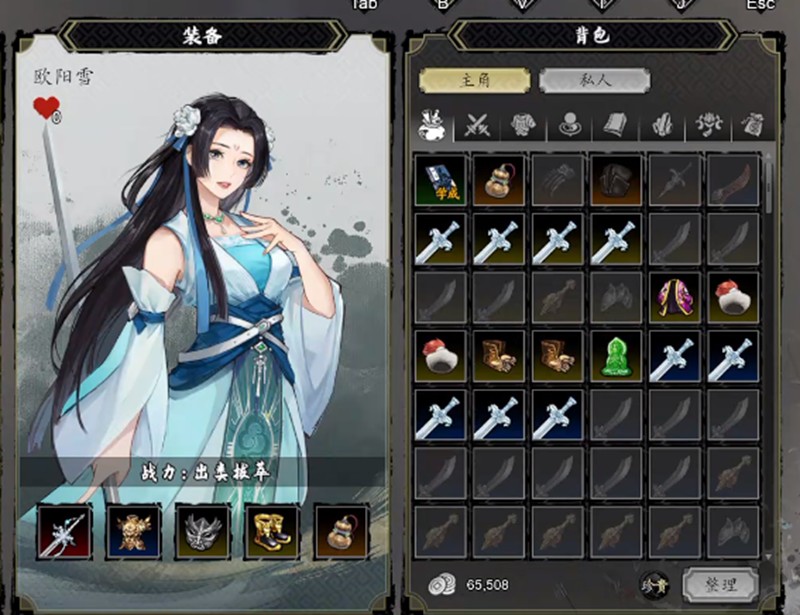Filter bag by crossed swords weapon category

tap(478, 125)
